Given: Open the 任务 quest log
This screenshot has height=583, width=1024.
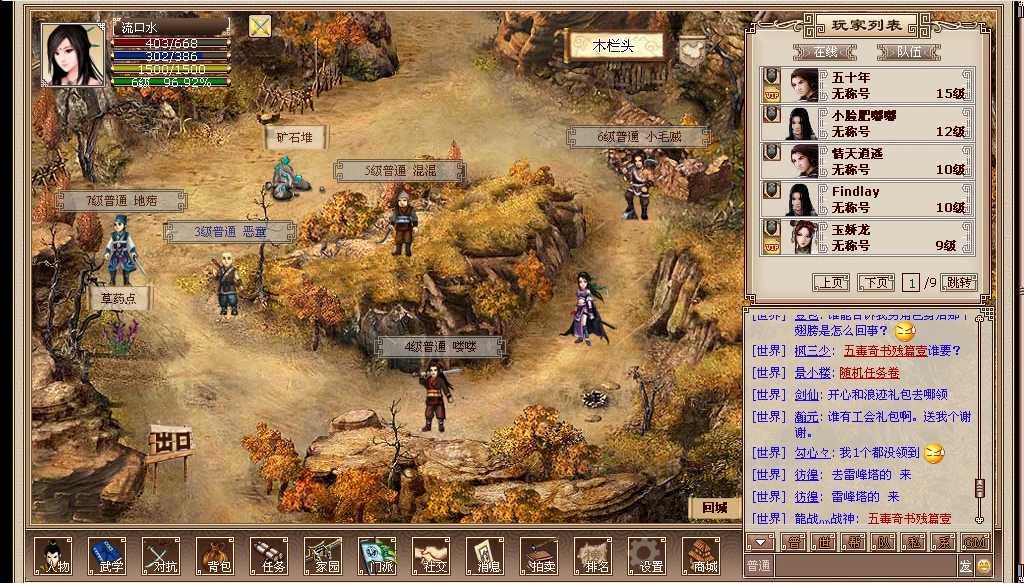Looking at the screenshot, I should tap(269, 555).
